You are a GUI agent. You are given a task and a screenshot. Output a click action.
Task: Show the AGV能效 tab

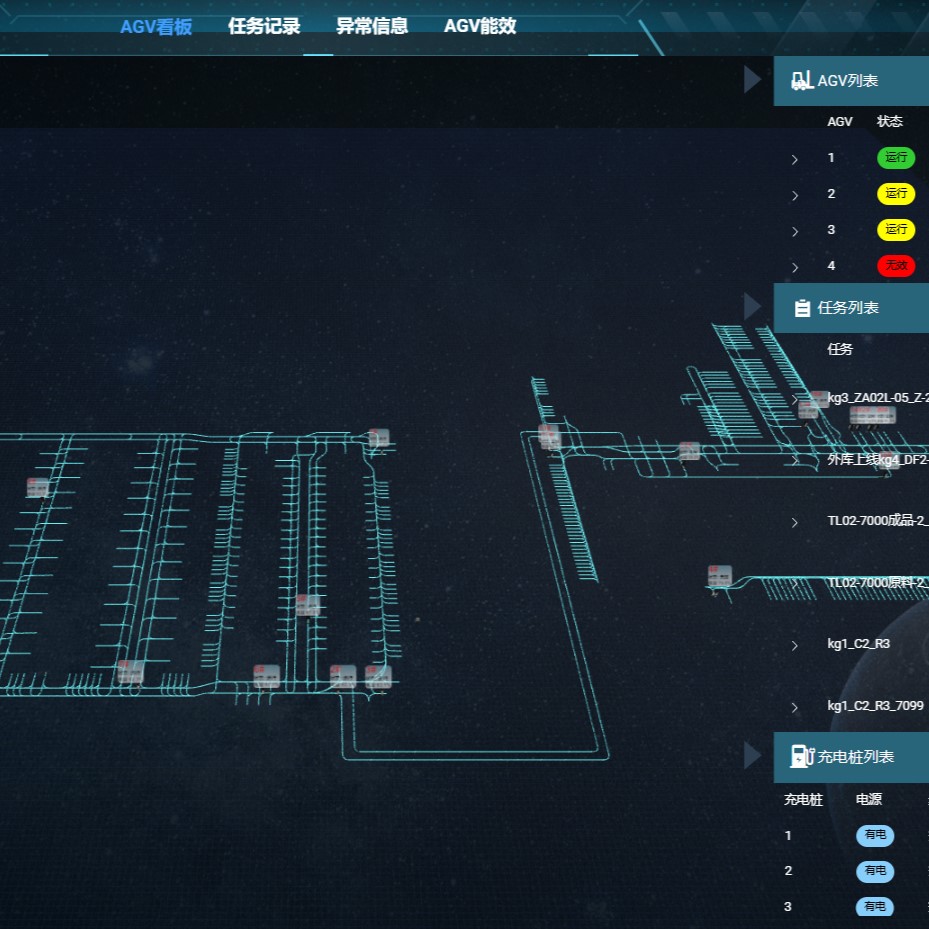pyautogui.click(x=480, y=27)
